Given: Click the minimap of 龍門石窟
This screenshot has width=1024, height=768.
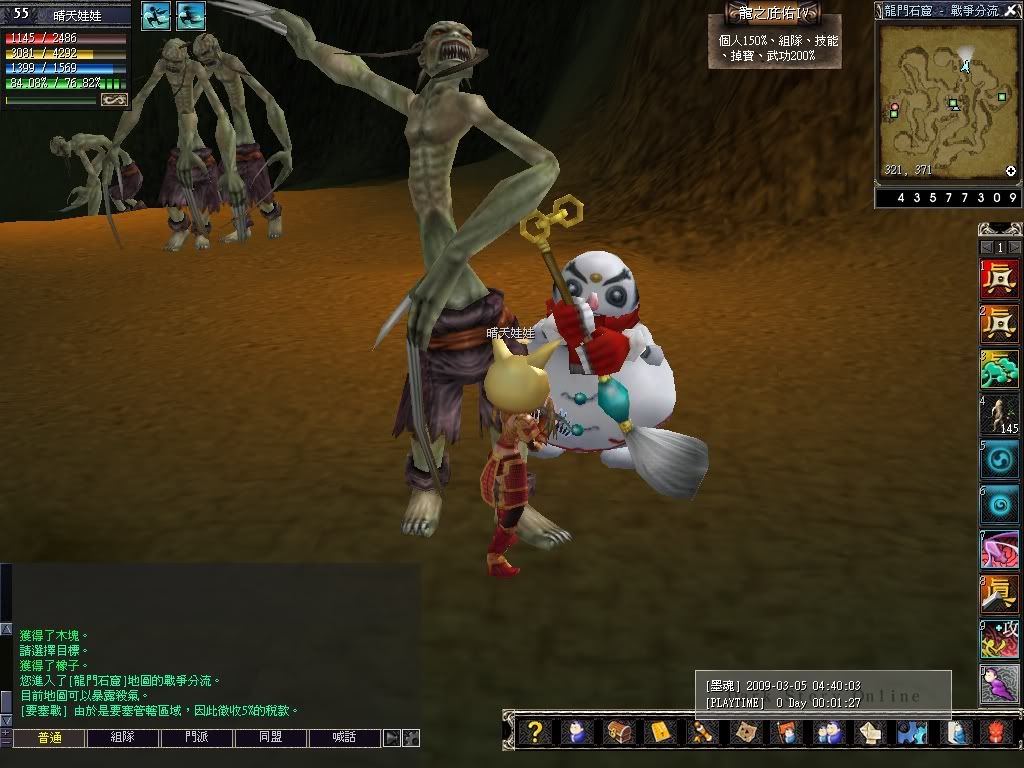Looking at the screenshot, I should tap(947, 100).
